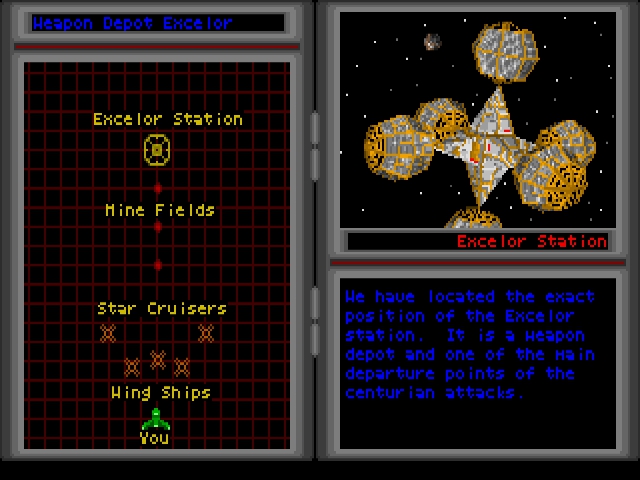Click the Wing Ships map label
The width and height of the screenshot is (640, 480).
click(x=160, y=392)
